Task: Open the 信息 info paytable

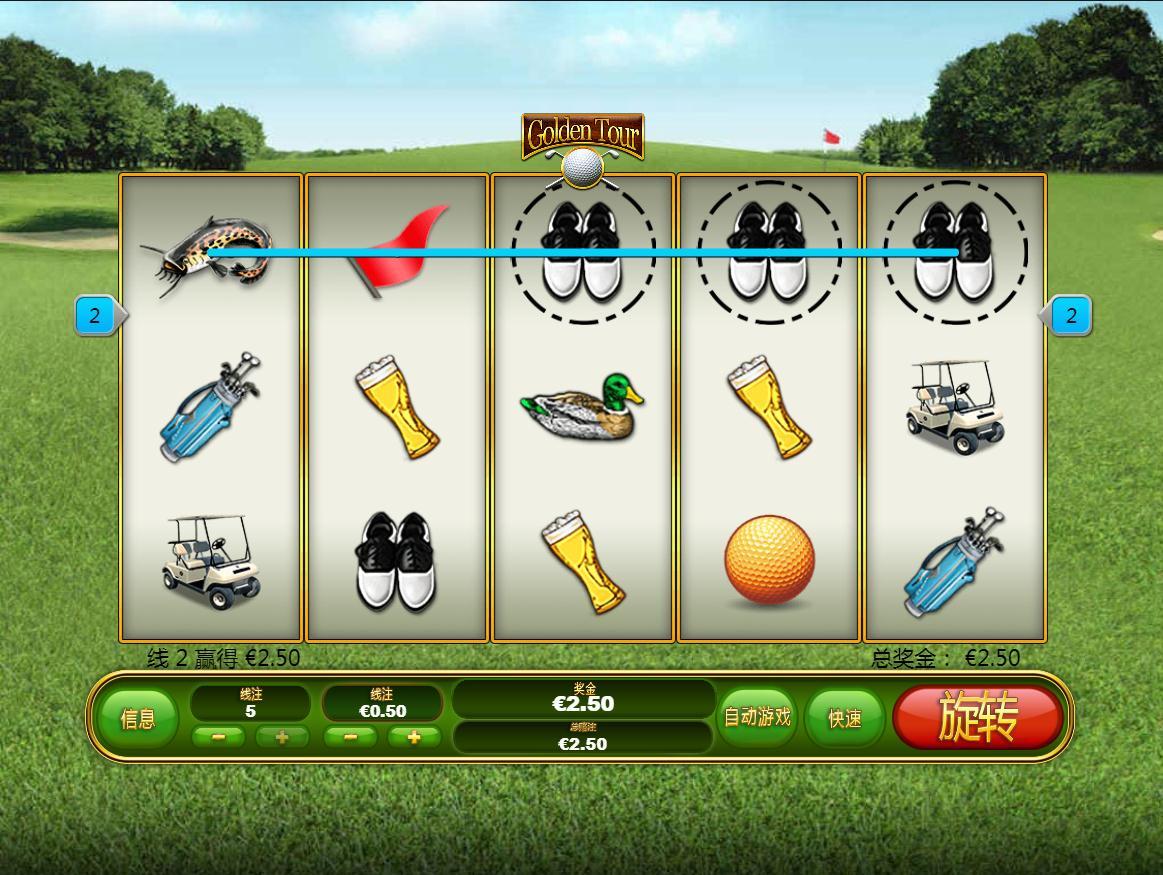Action: coord(138,718)
